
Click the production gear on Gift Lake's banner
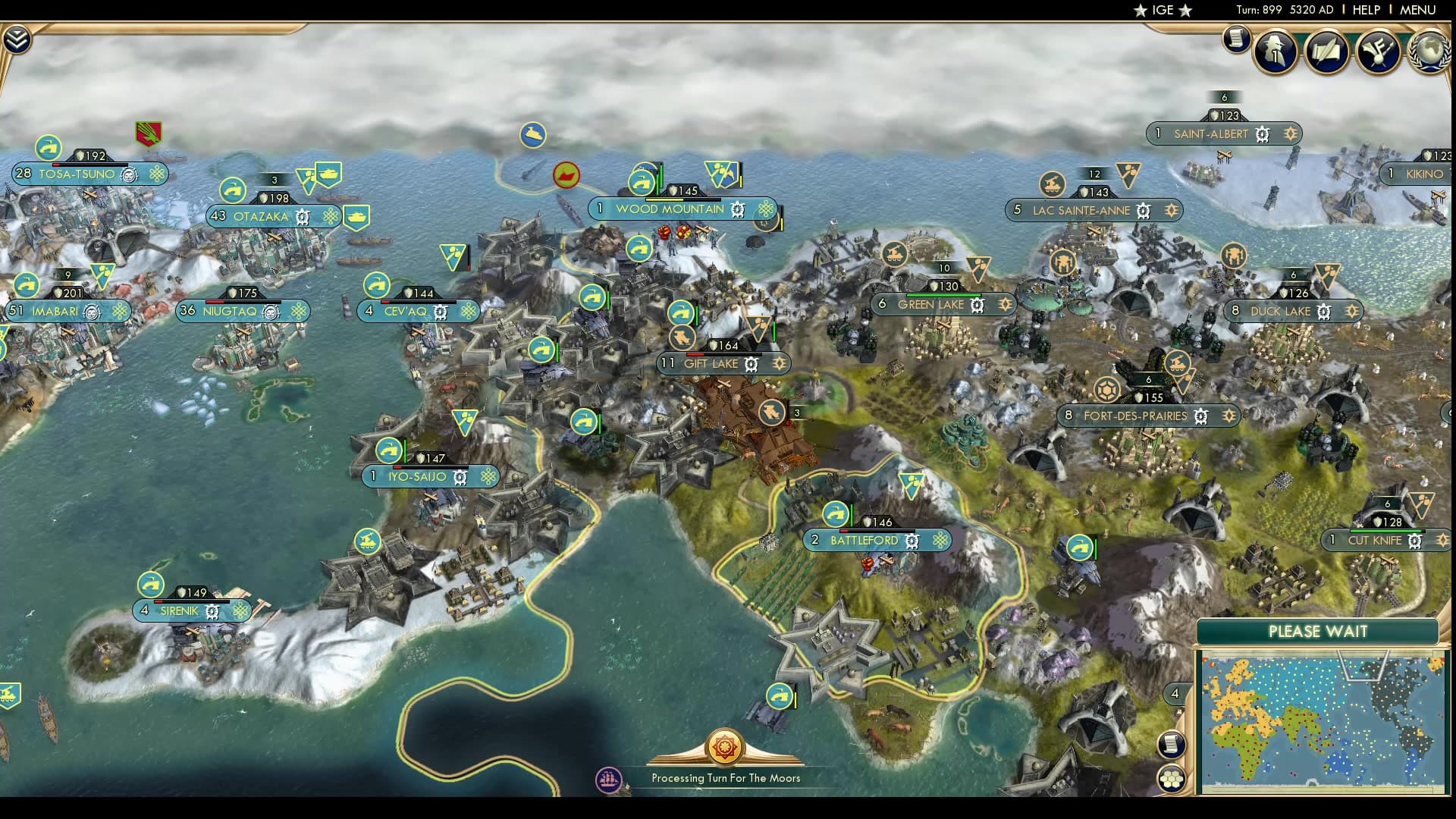pyautogui.click(x=751, y=364)
